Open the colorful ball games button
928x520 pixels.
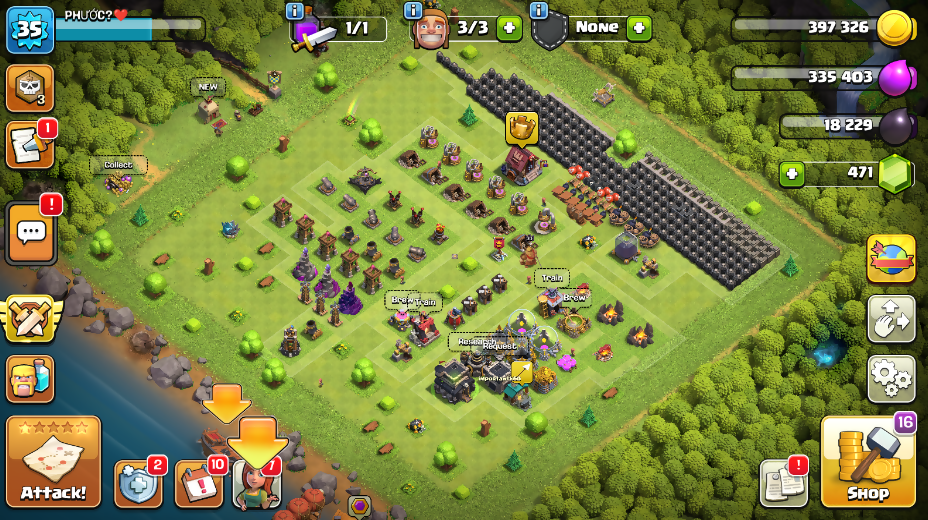click(891, 259)
